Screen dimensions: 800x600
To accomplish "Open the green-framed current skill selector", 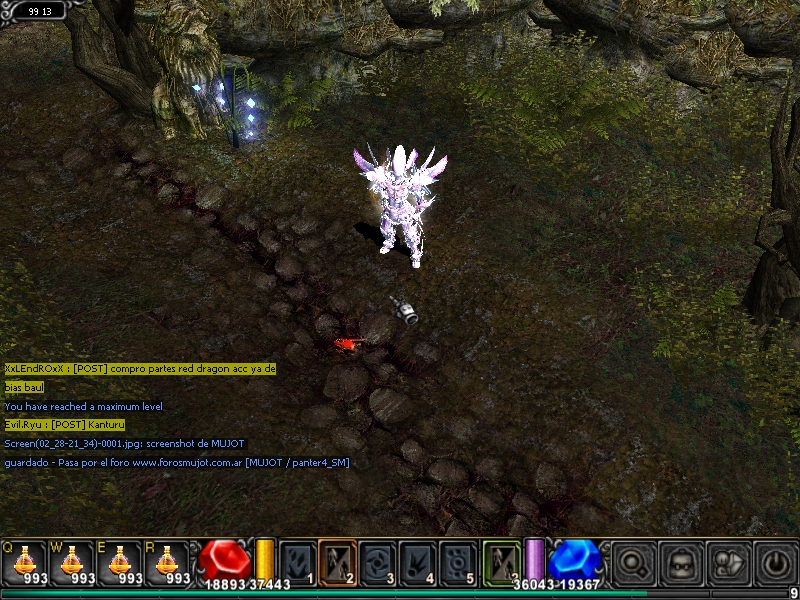I will (x=502, y=560).
